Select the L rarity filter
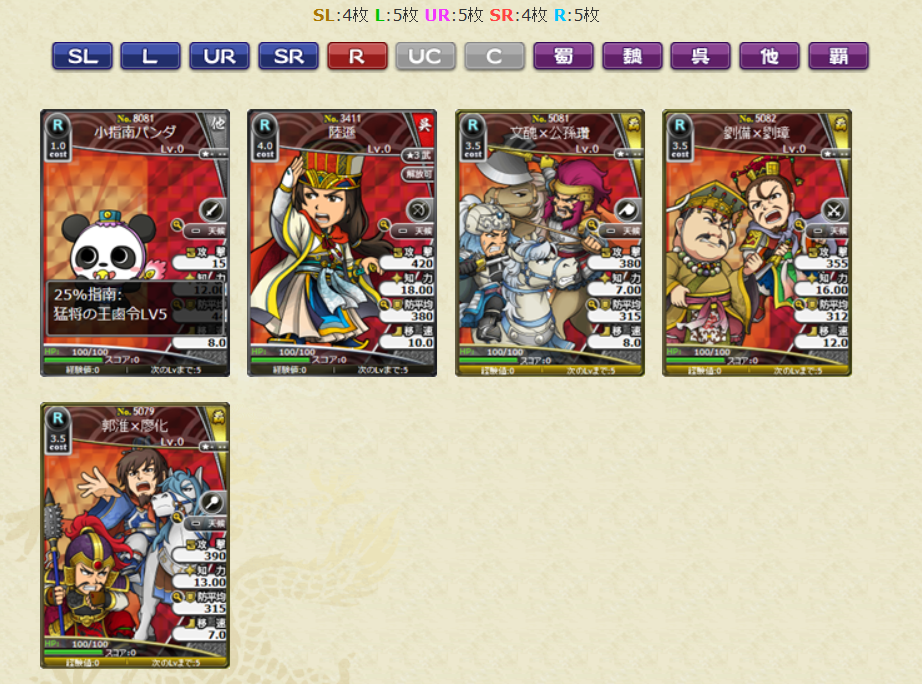Screen dimensions: 922x684 point(150,56)
